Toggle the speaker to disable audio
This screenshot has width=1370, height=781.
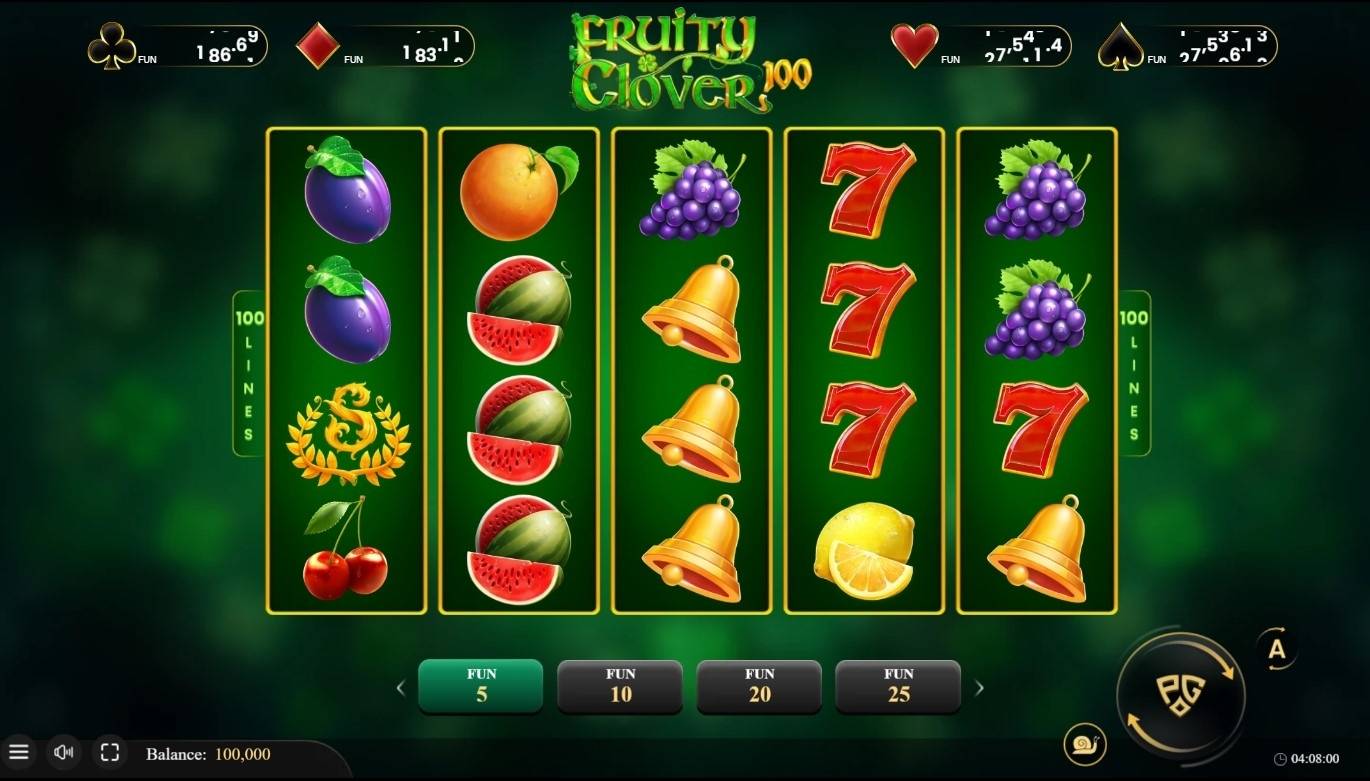[64, 752]
